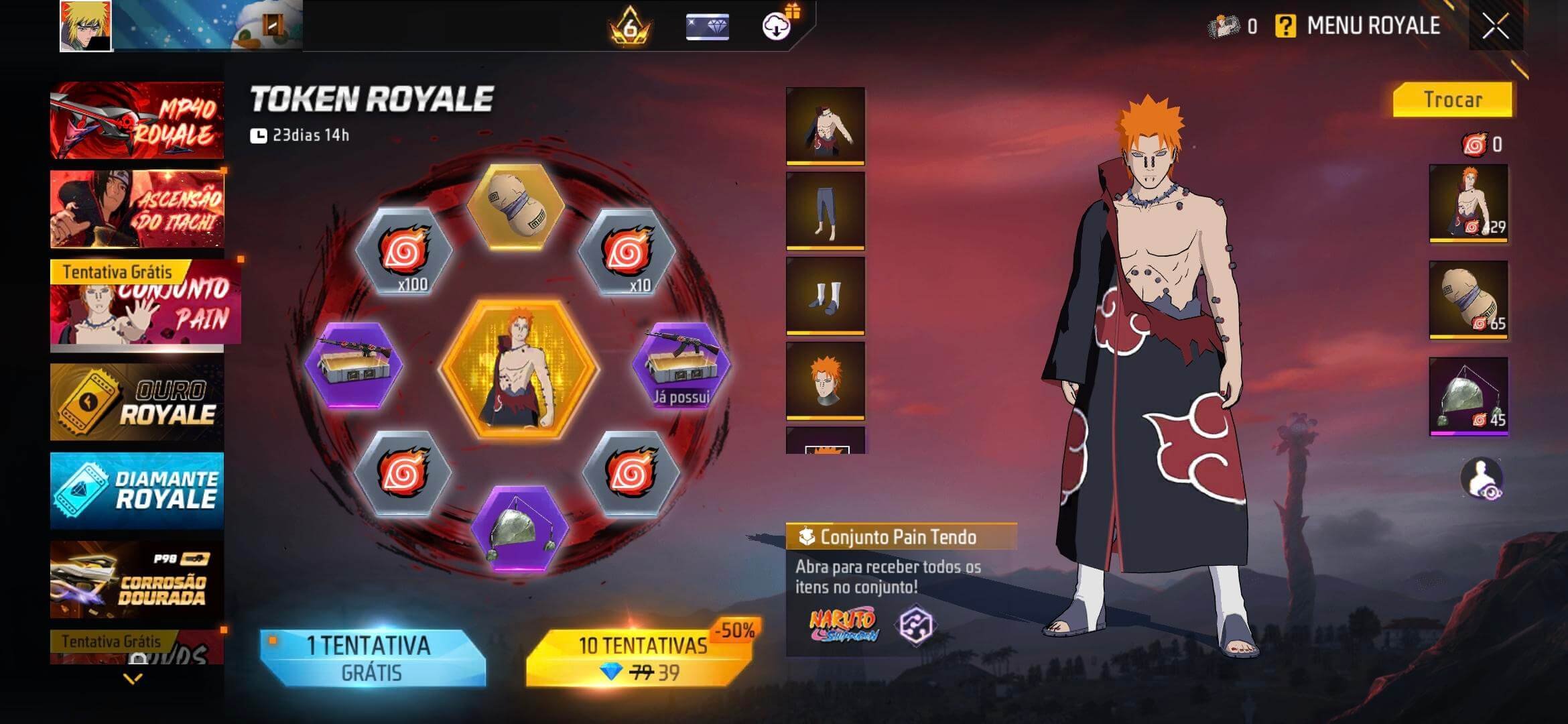Toggle the character preview view icon
Screen dimensions: 1568x724
point(1482,479)
